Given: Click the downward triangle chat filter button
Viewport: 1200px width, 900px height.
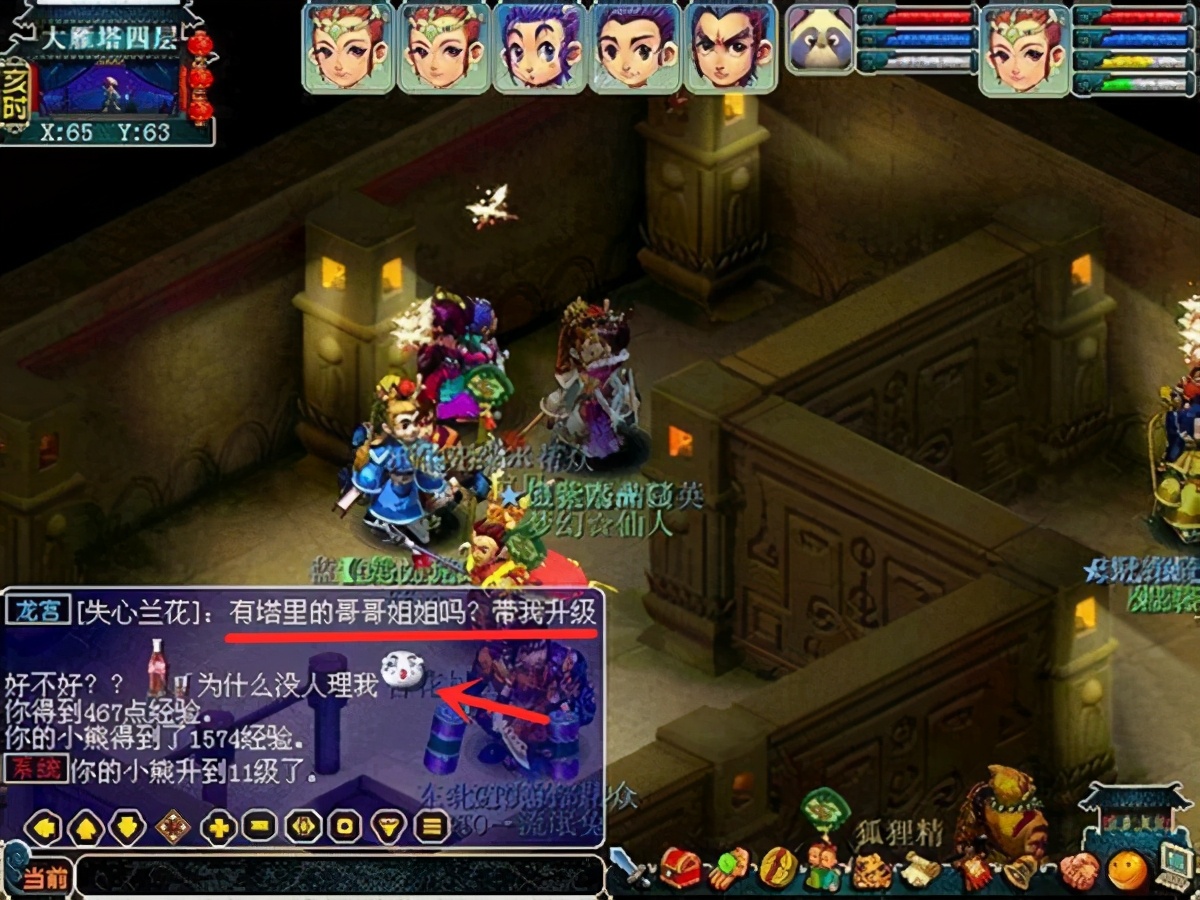Looking at the screenshot, I should pos(388,827).
